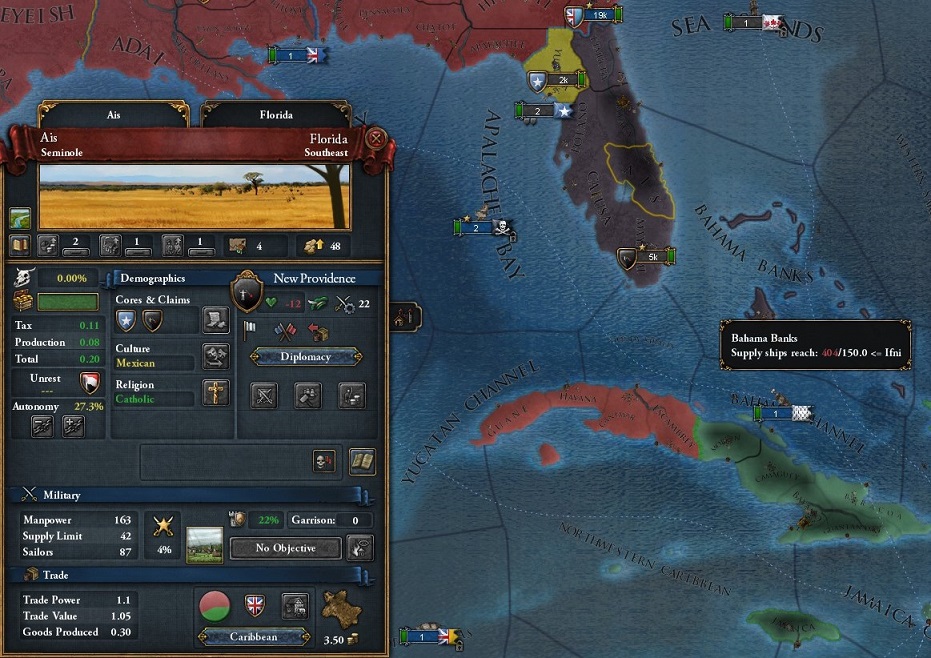Open the Diplomacy with New Providence
This screenshot has height=658, width=931.
(305, 356)
